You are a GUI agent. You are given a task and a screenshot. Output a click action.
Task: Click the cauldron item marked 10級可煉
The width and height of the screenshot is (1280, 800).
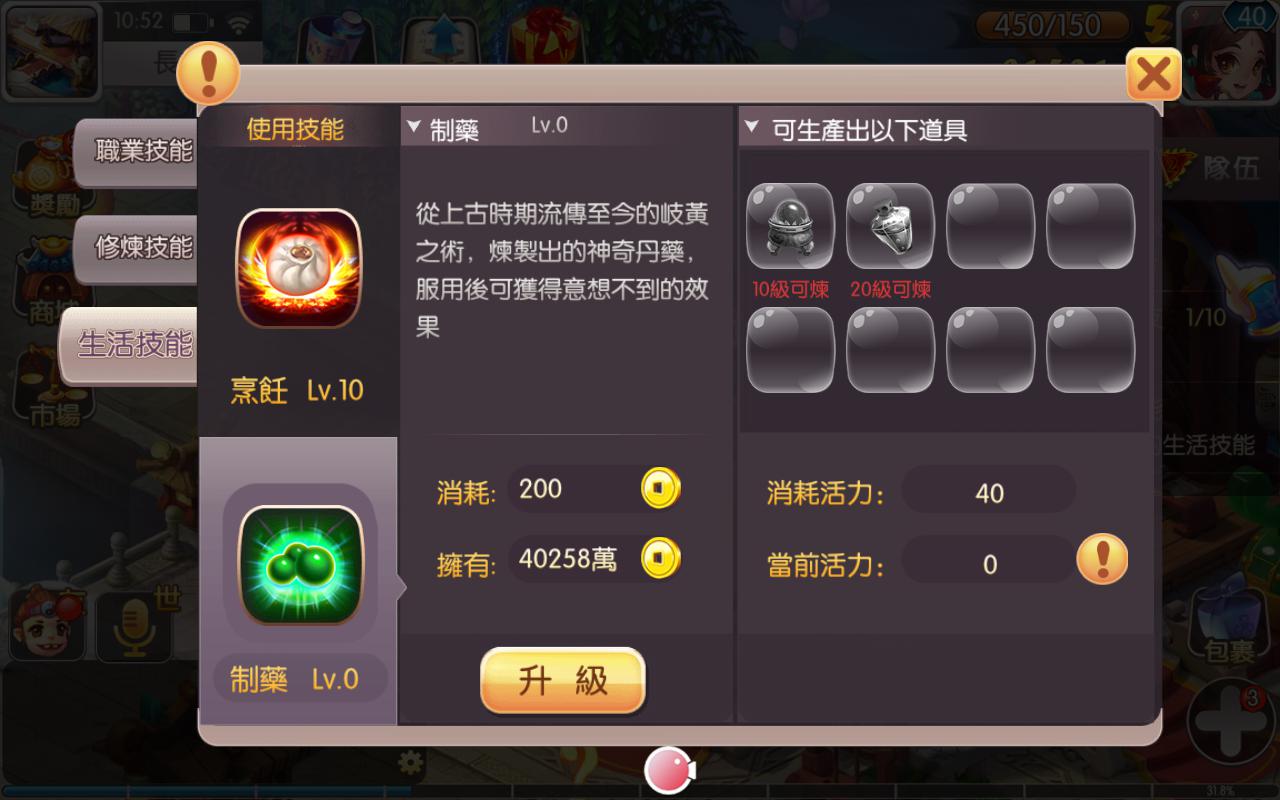(789, 227)
